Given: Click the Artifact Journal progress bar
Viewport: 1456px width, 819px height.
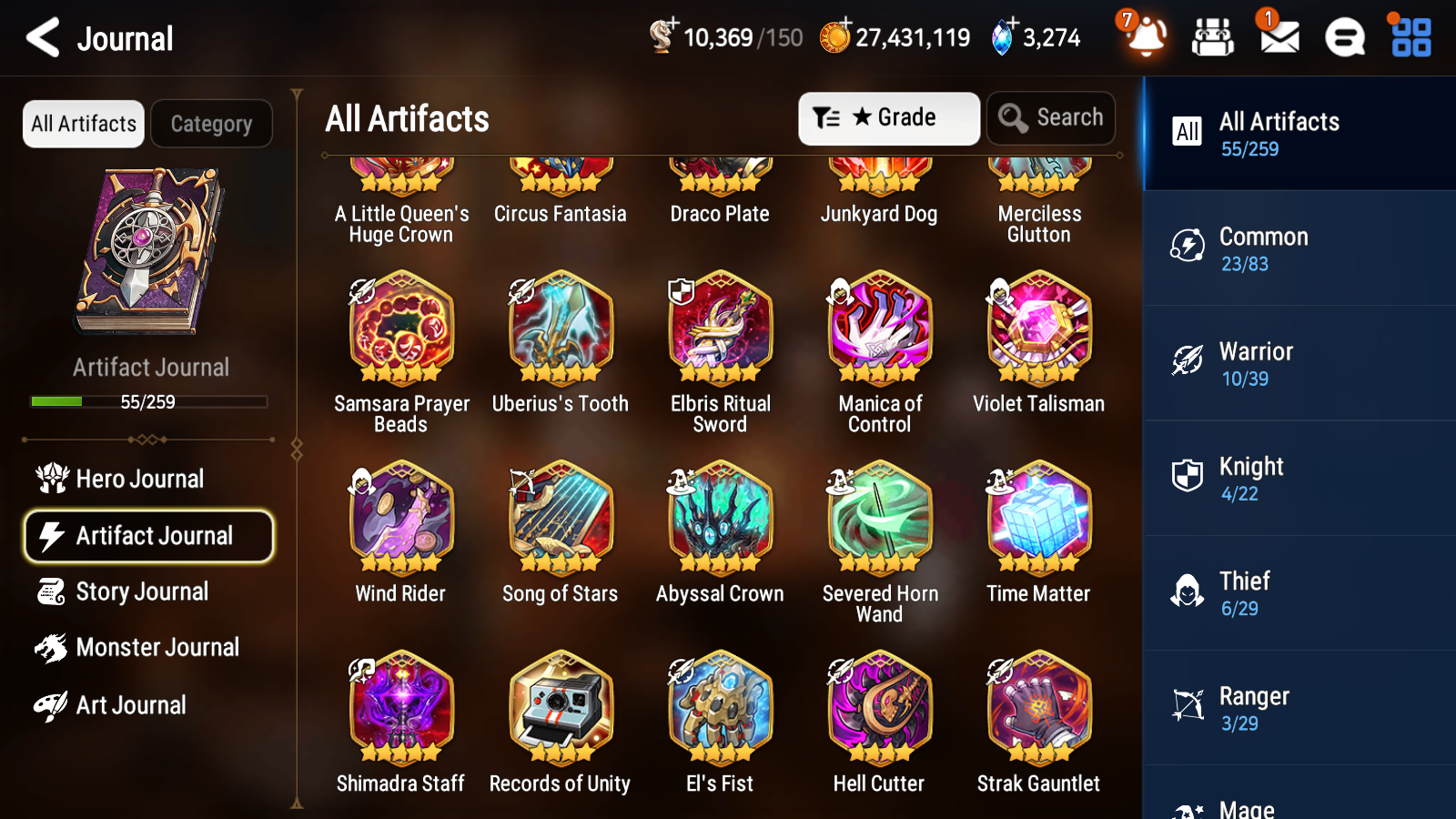Looking at the screenshot, I should [148, 401].
